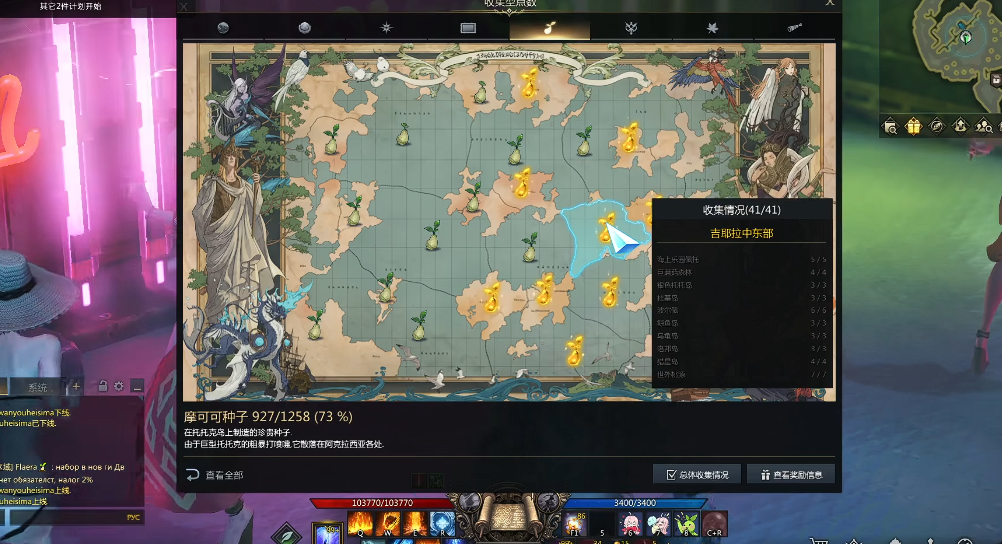
Task: Switch to the spyglass collectible tab
Action: pyautogui.click(x=795, y=28)
